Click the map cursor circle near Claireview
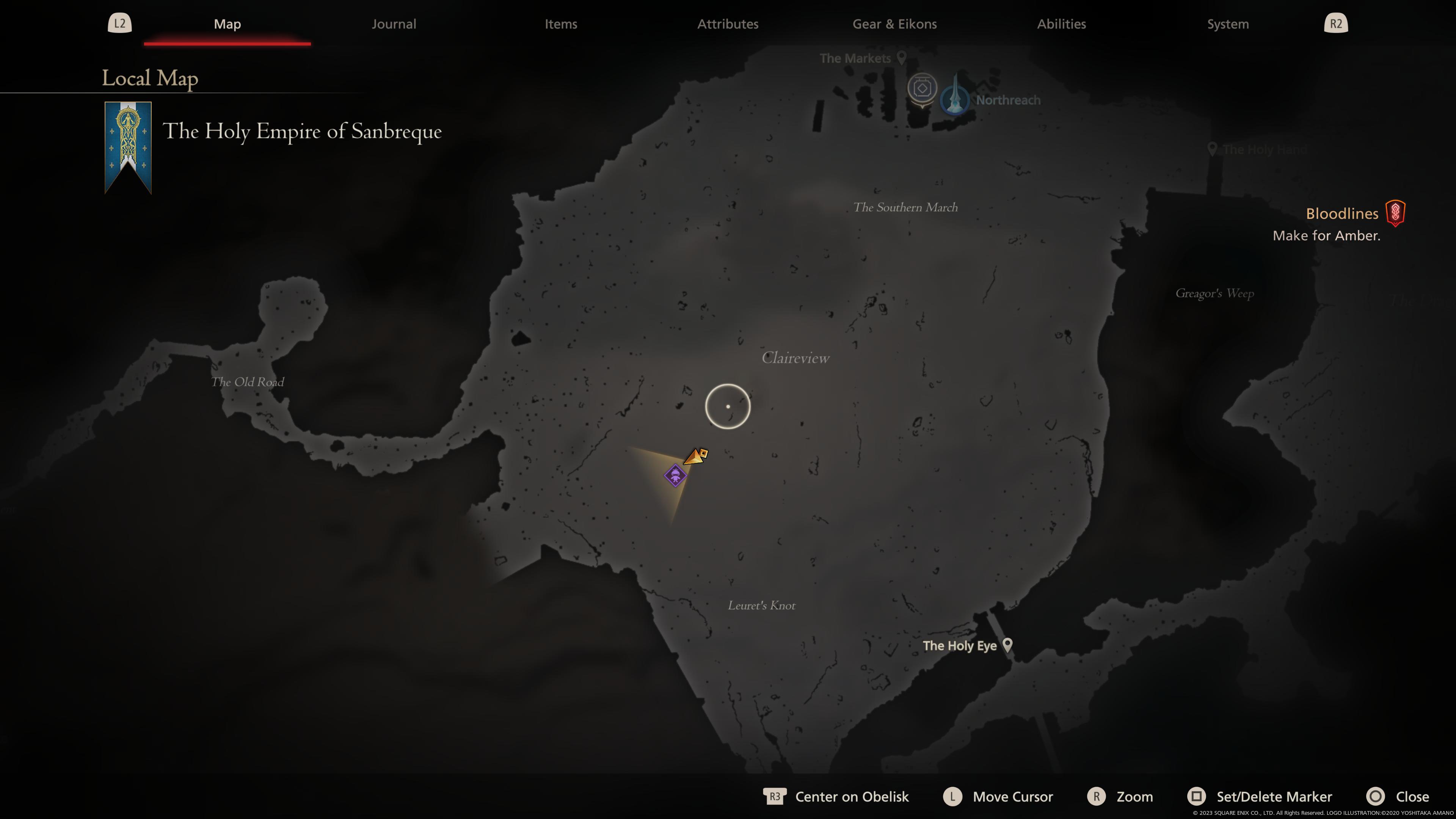The width and height of the screenshot is (1456, 819). (x=728, y=406)
